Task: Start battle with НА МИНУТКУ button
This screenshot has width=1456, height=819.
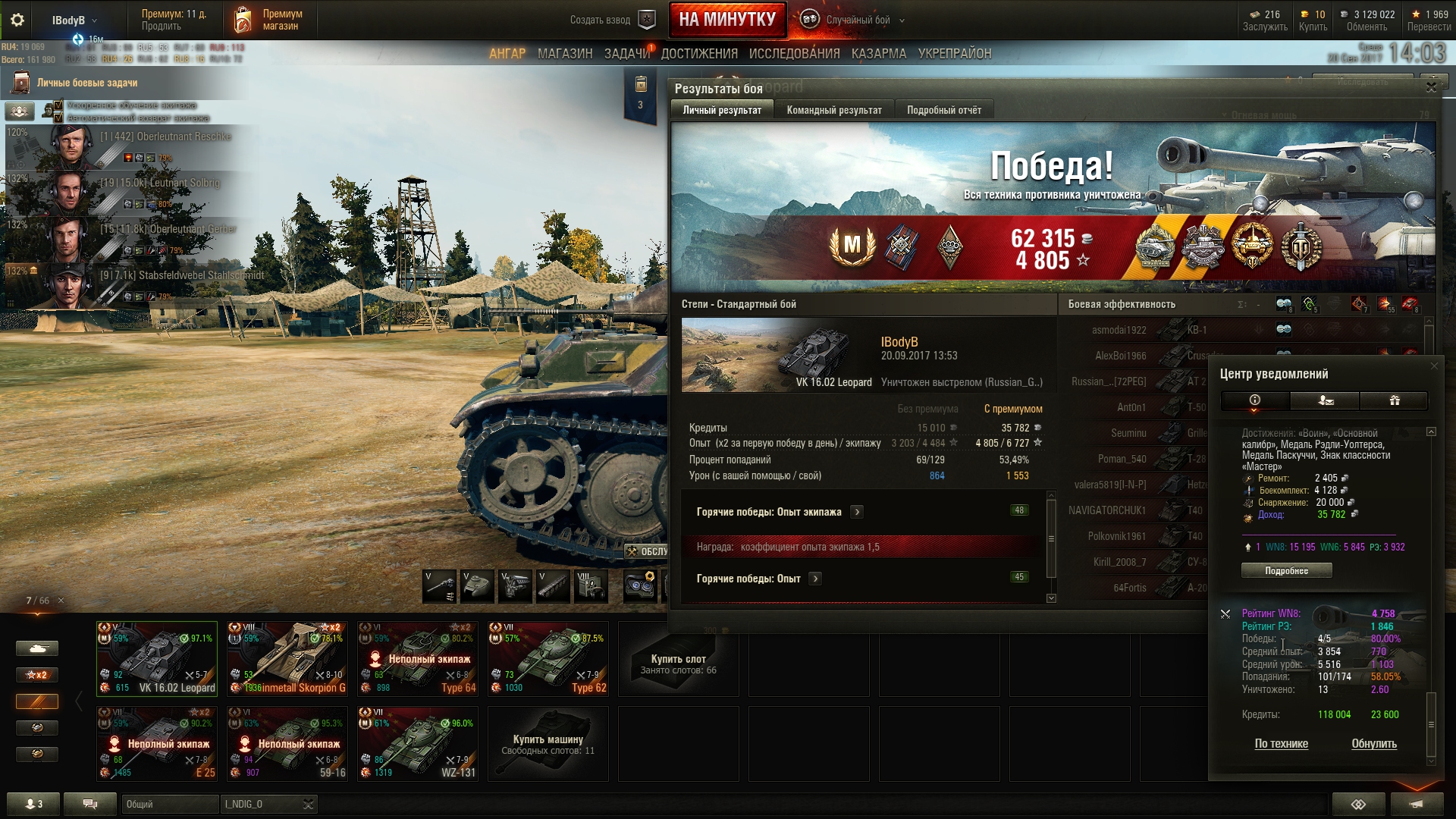Action: point(727,20)
